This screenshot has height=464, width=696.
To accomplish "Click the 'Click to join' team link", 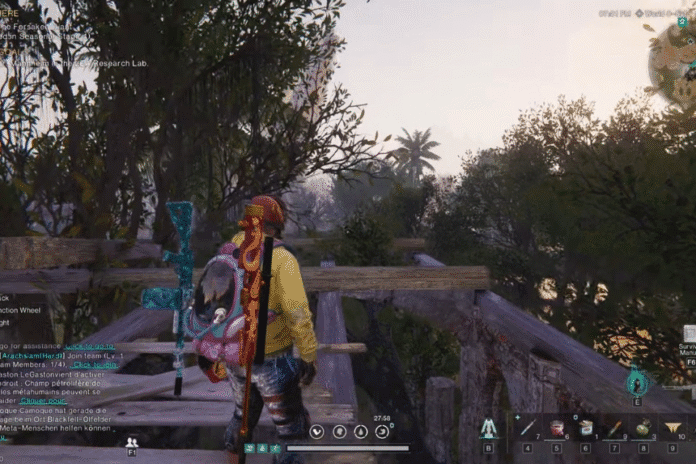I will pos(94,365).
